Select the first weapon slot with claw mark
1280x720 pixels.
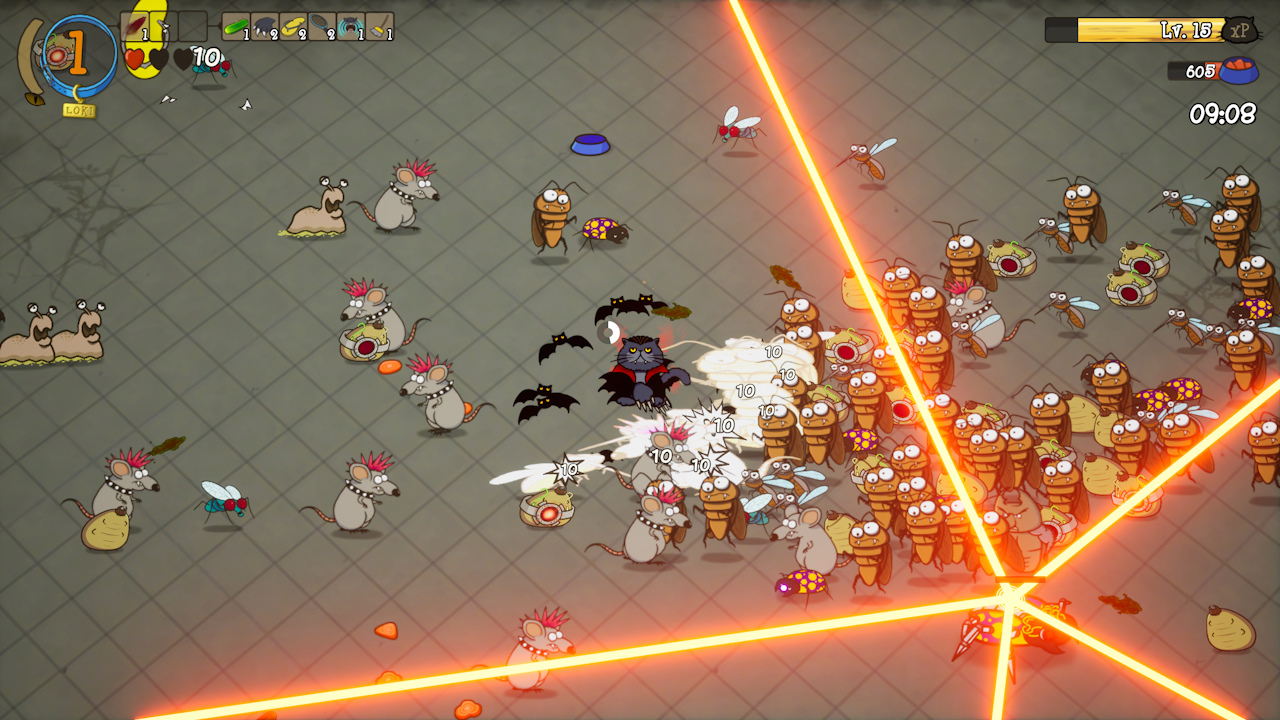pyautogui.click(x=135, y=26)
